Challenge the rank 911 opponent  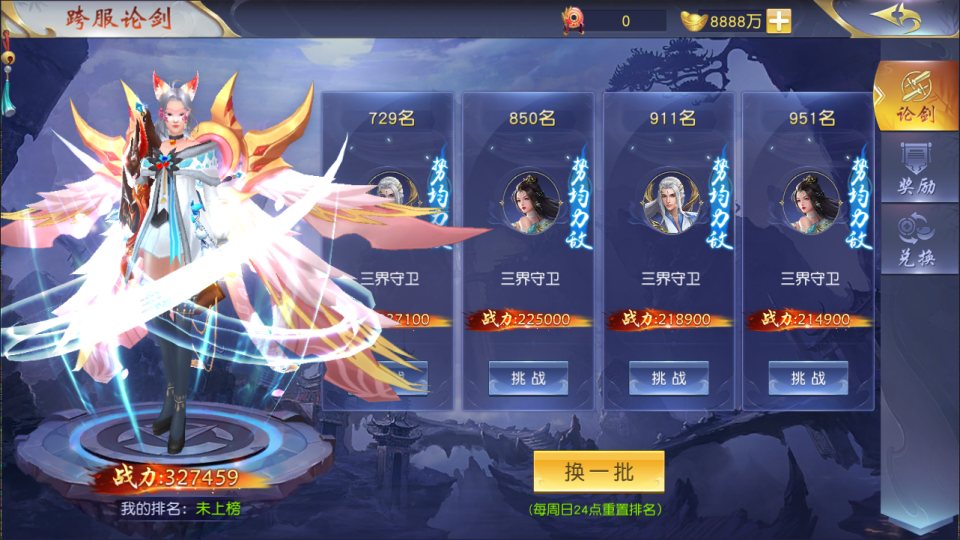(x=668, y=378)
